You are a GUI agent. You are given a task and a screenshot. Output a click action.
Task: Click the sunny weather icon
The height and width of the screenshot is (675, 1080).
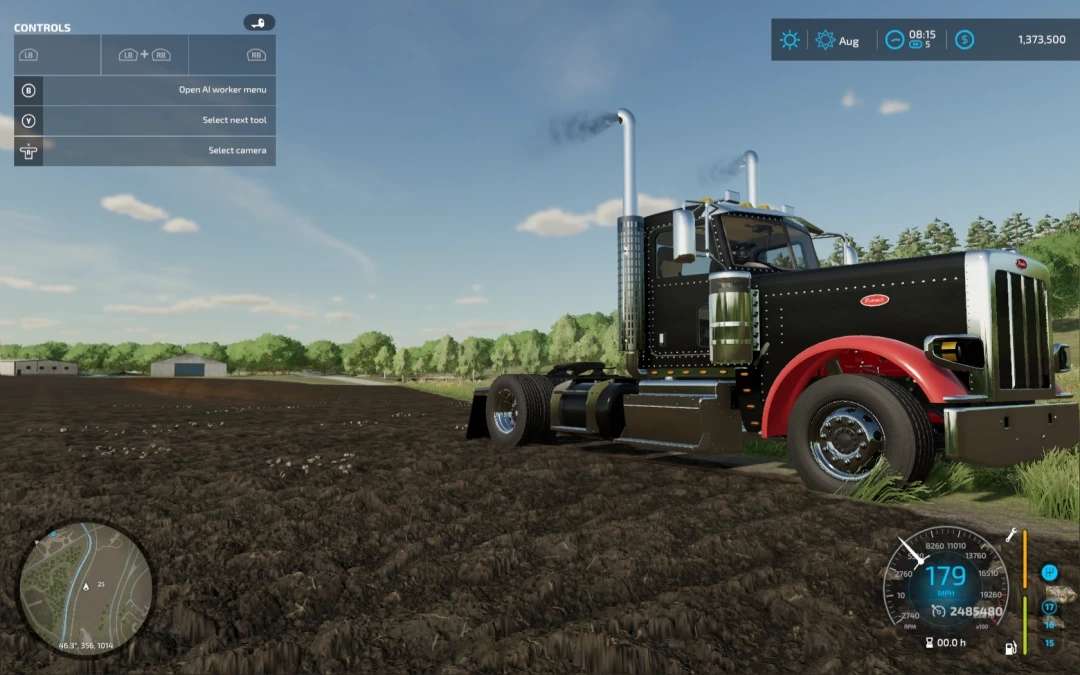[x=790, y=40]
